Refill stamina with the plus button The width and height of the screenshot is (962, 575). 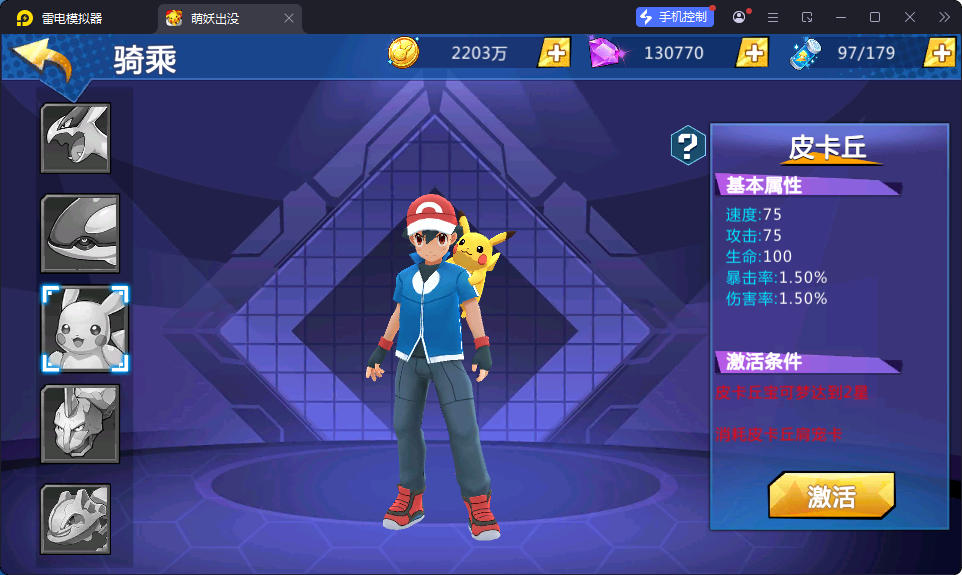(x=940, y=53)
